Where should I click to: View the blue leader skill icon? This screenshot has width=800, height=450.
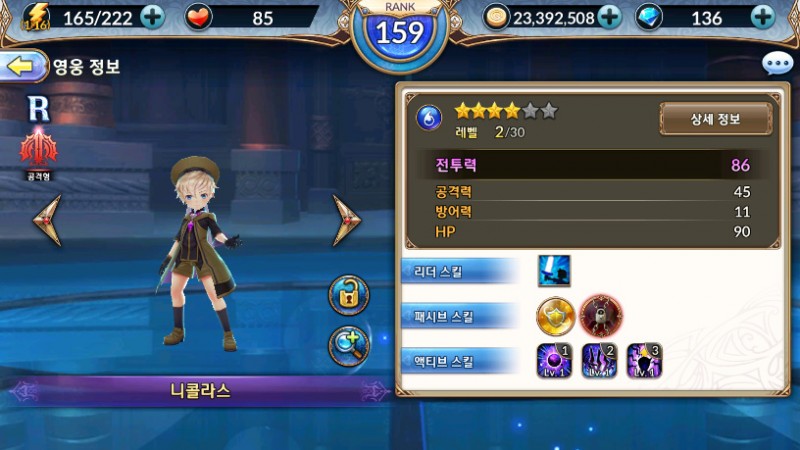pyautogui.click(x=554, y=270)
